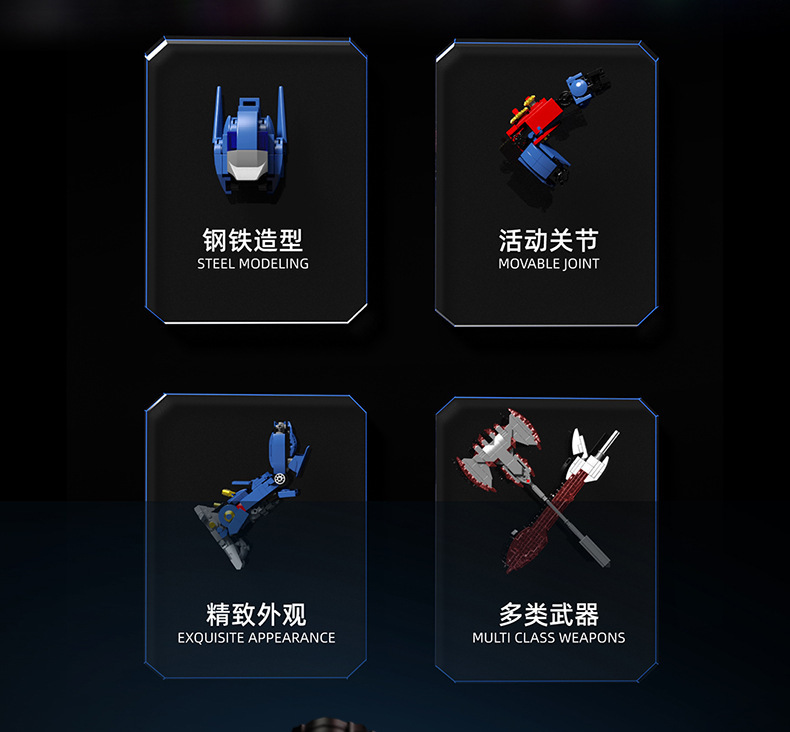Select the Steel Modeling feature card
This screenshot has height=732, width=790.
tap(256, 182)
